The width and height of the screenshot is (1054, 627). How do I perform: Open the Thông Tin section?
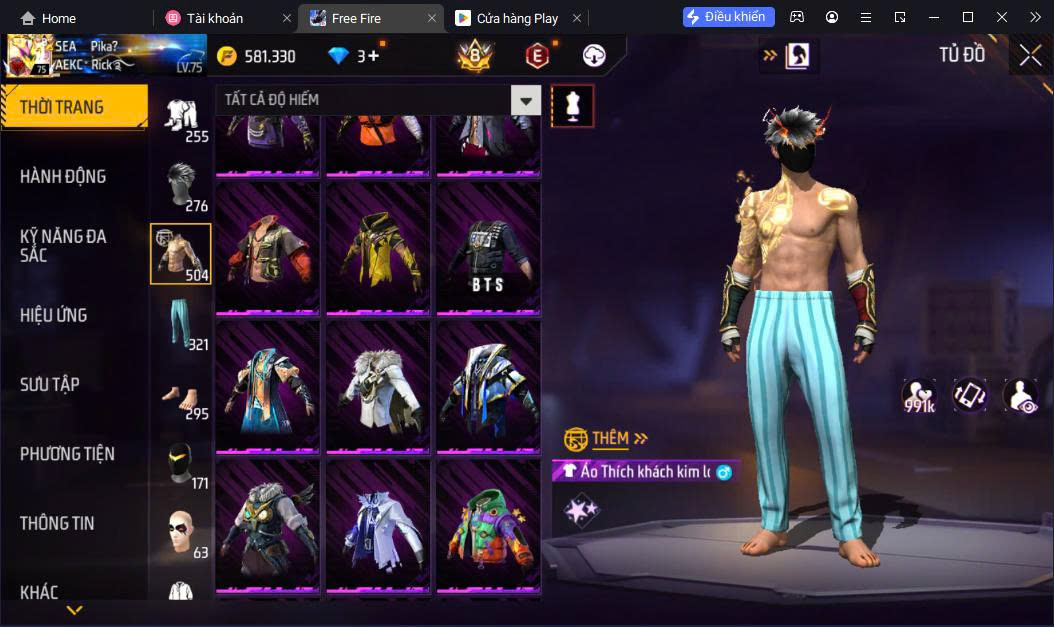[57, 523]
